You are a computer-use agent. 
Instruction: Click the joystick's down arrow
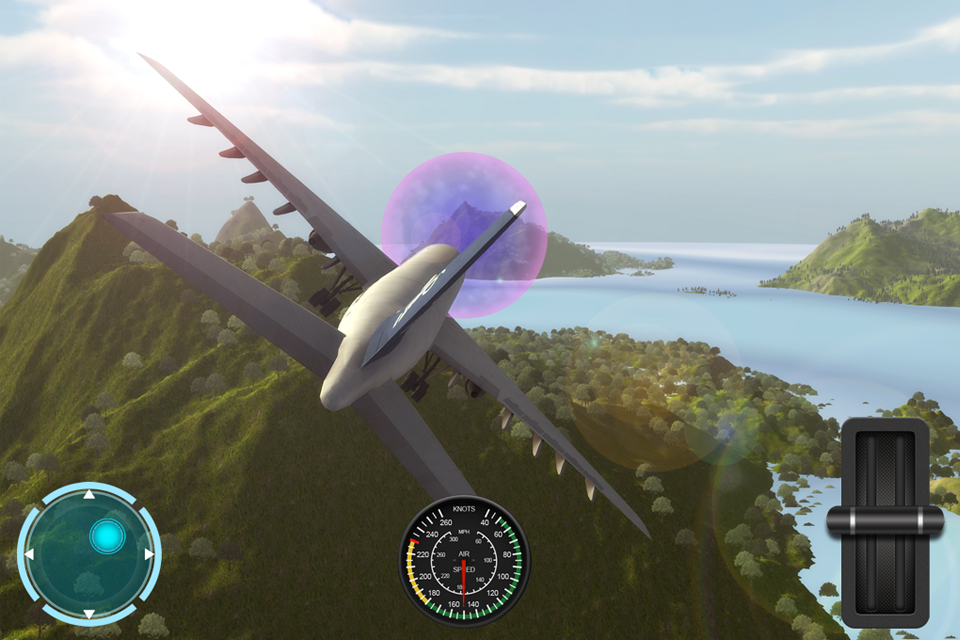pos(88,613)
